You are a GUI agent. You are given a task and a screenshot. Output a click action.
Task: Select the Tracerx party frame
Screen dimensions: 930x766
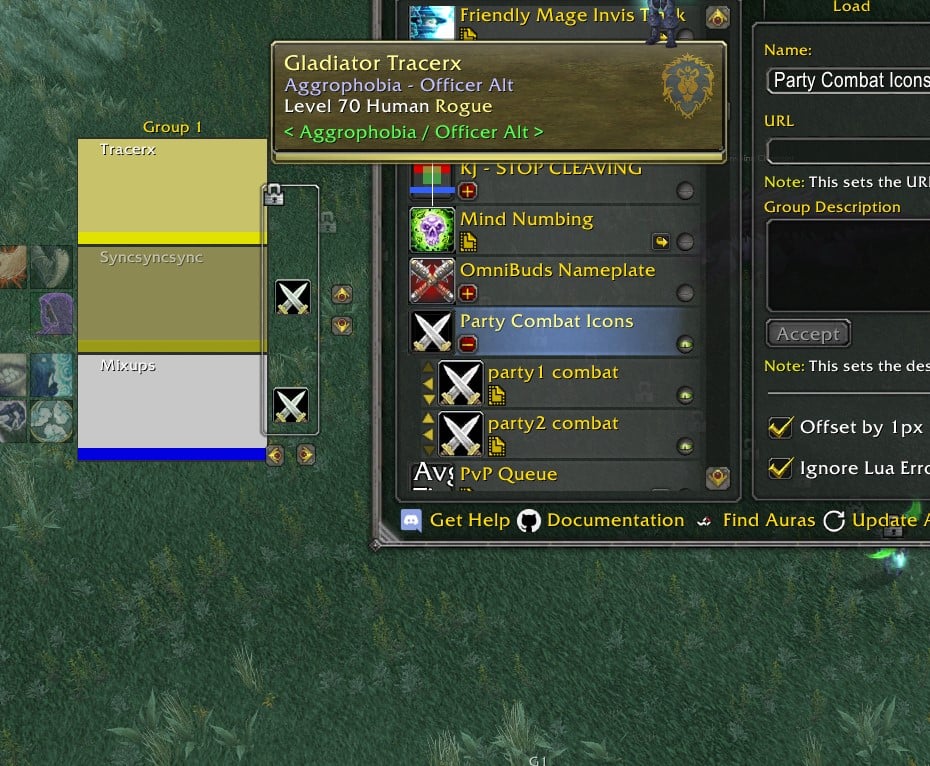172,190
